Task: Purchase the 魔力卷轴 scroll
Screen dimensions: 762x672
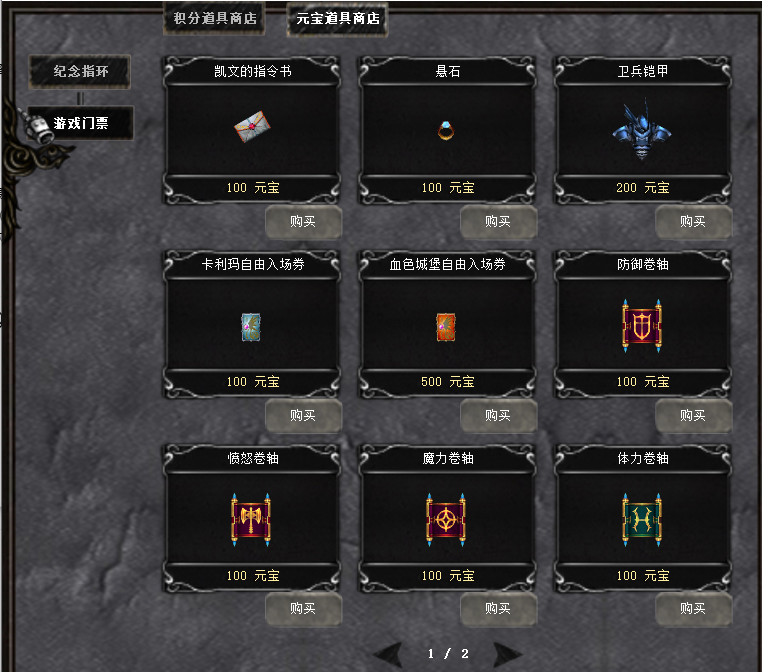Action: pyautogui.click(x=498, y=608)
